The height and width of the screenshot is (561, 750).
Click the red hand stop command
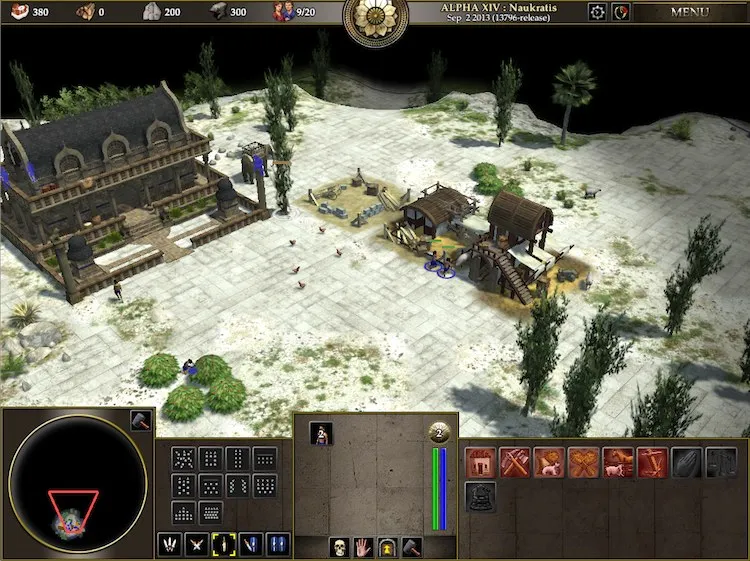pos(363,547)
